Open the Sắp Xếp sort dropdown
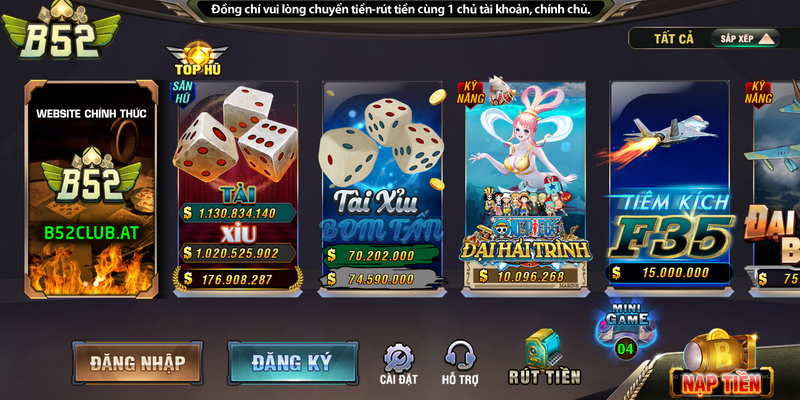Viewport: 800px width, 400px height. (744, 39)
